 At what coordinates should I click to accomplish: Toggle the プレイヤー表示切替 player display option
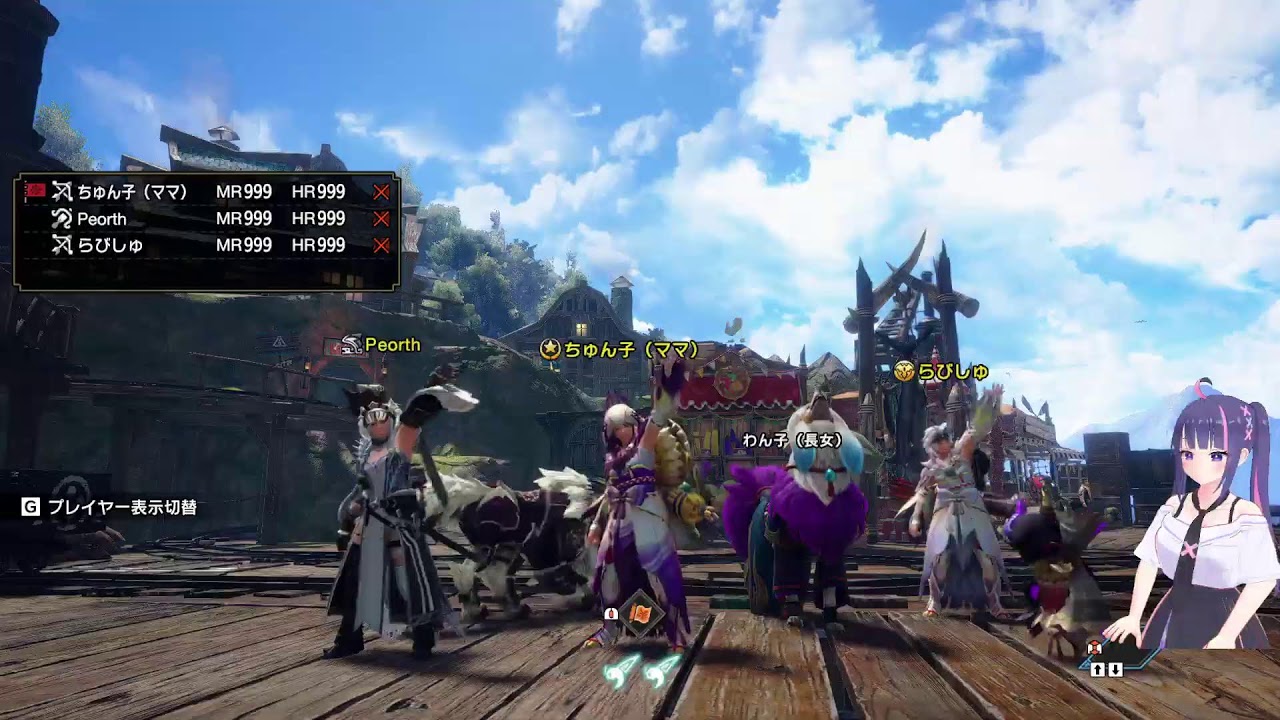pyautogui.click(x=110, y=507)
